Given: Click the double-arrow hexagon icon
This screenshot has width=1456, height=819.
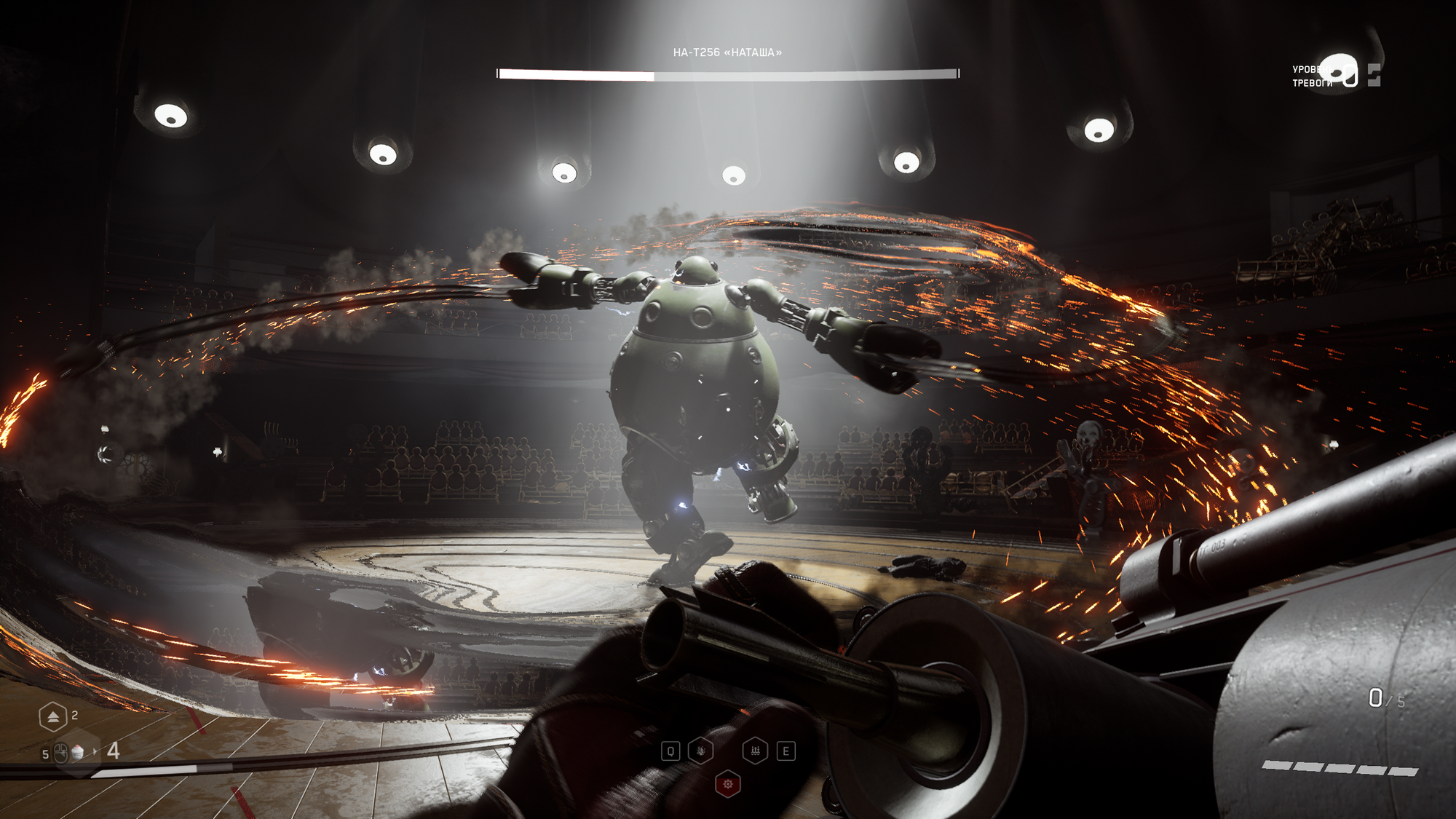Looking at the screenshot, I should pyautogui.click(x=53, y=717).
